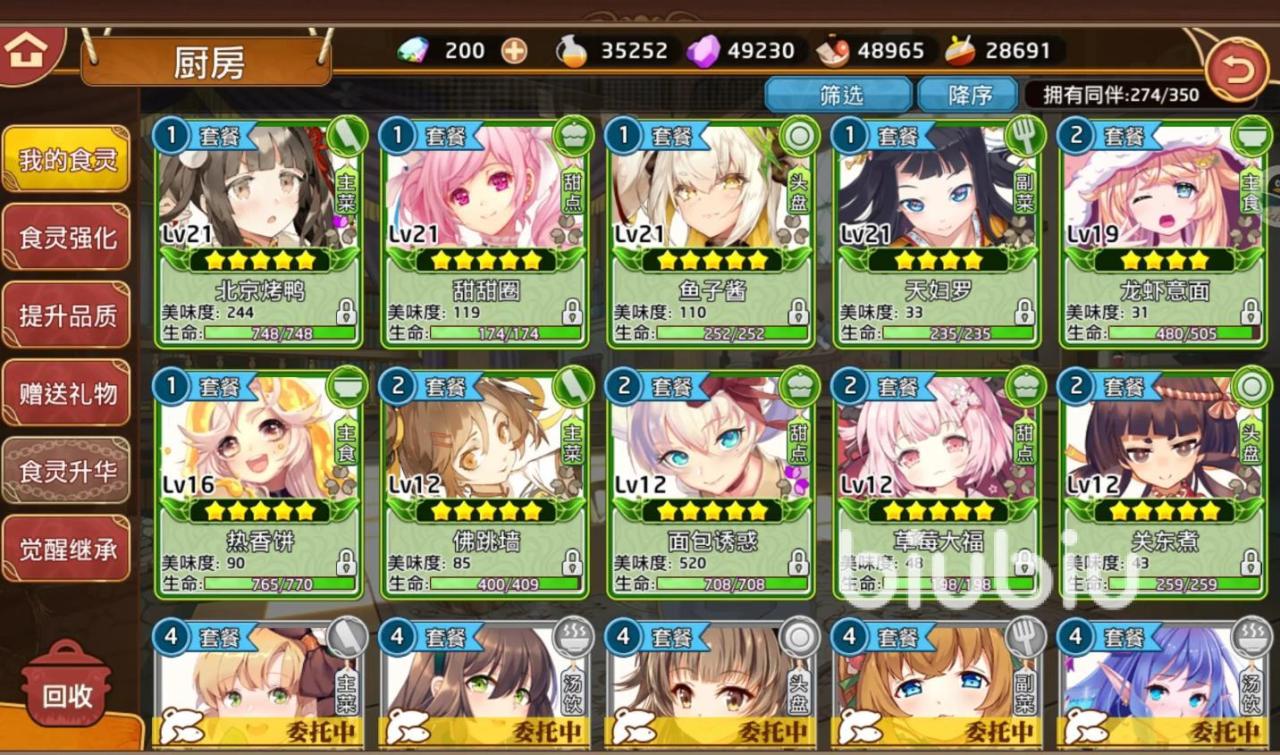Go to the 赠送礼物 tab
The height and width of the screenshot is (755, 1280).
point(67,393)
